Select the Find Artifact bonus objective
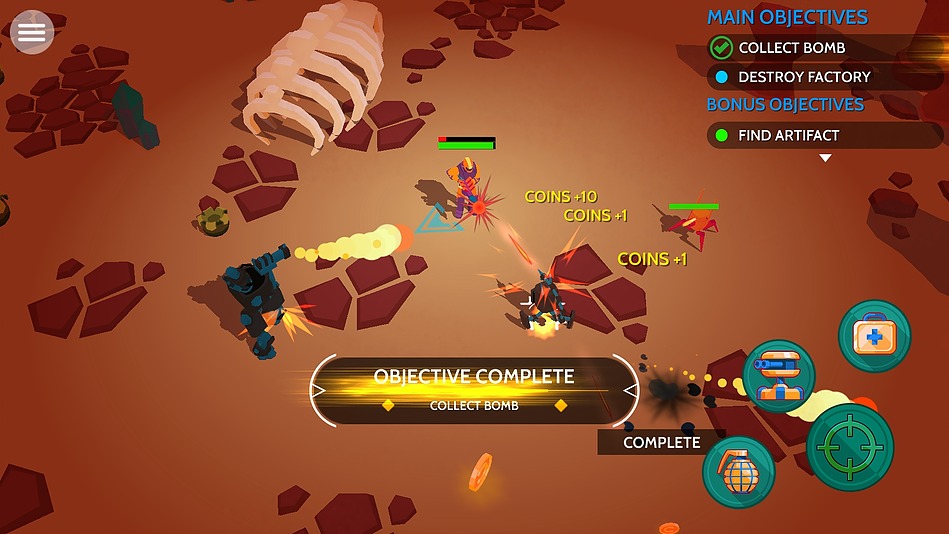Viewport: 949px width, 534px height. [788, 135]
